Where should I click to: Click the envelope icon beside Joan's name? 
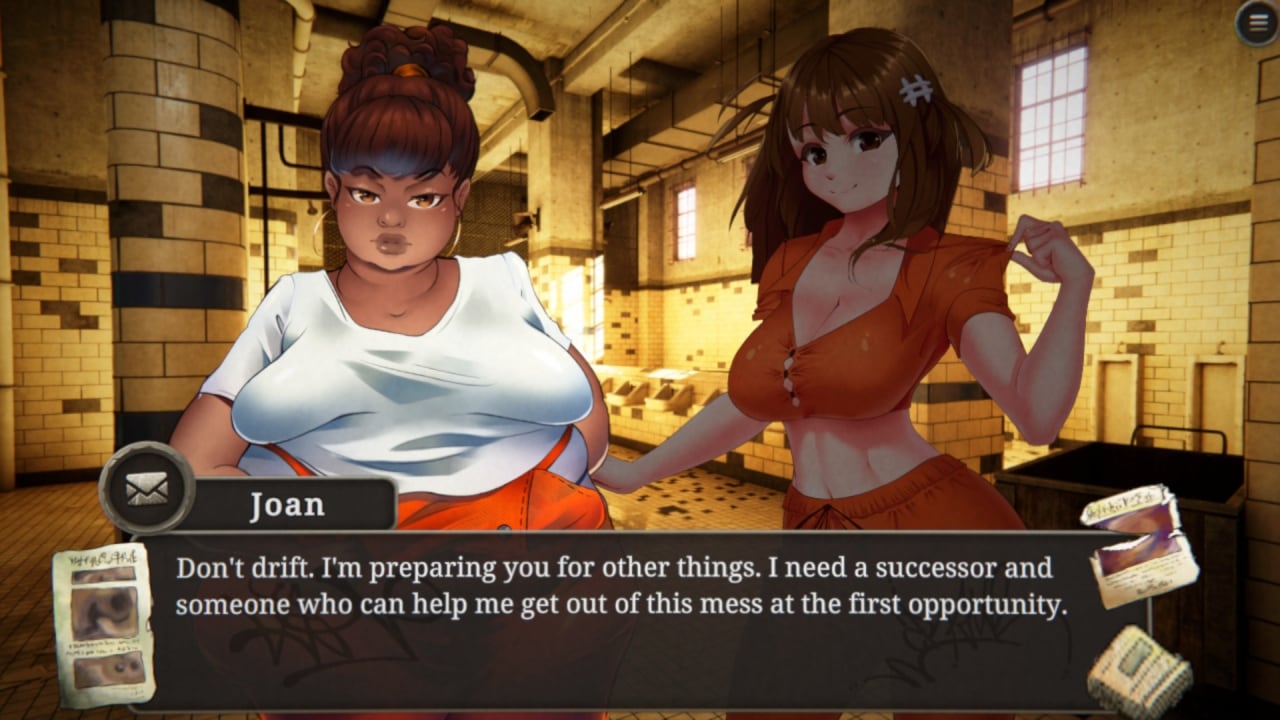[147, 488]
